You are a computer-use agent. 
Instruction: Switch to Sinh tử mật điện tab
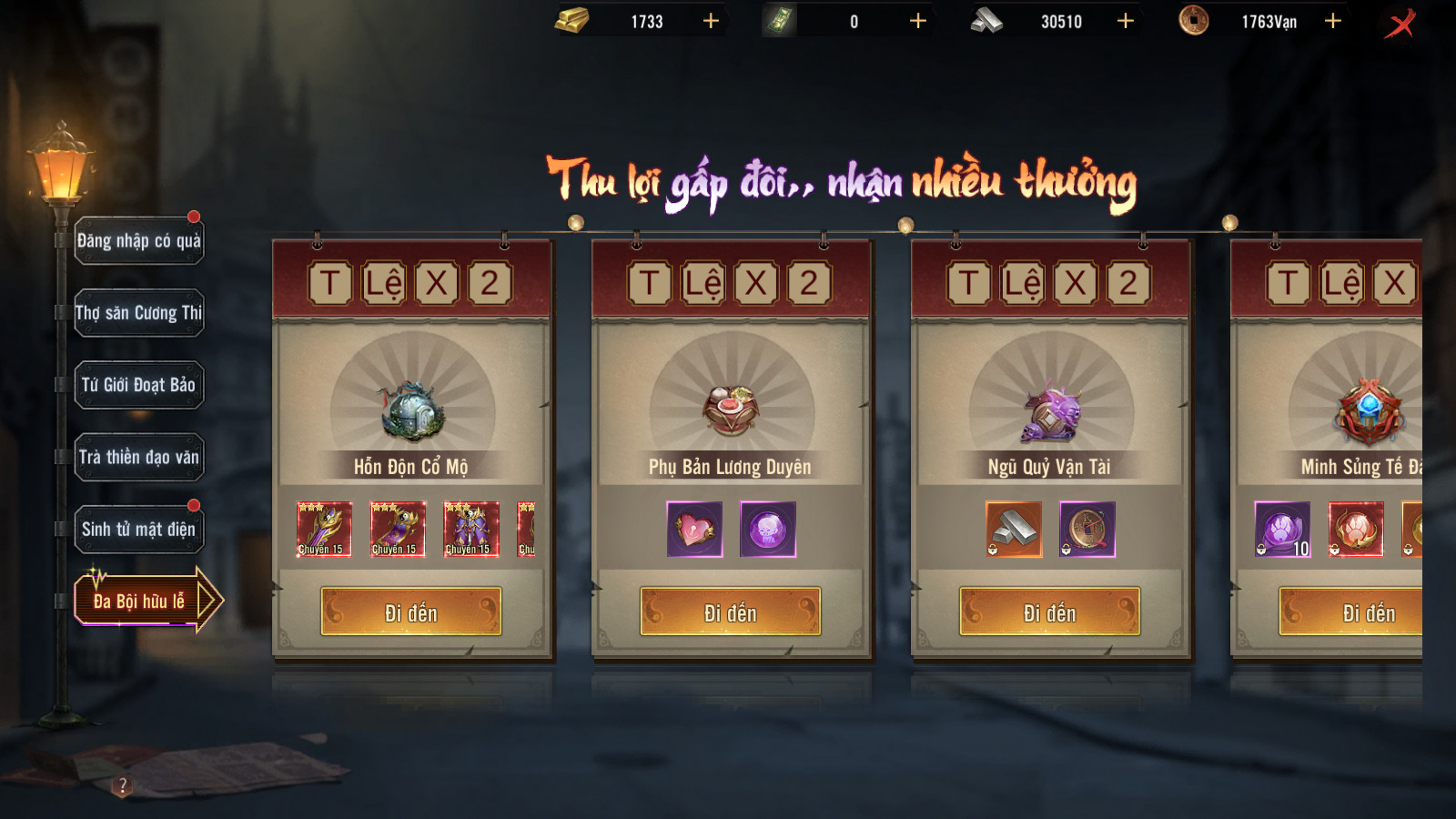[138, 530]
